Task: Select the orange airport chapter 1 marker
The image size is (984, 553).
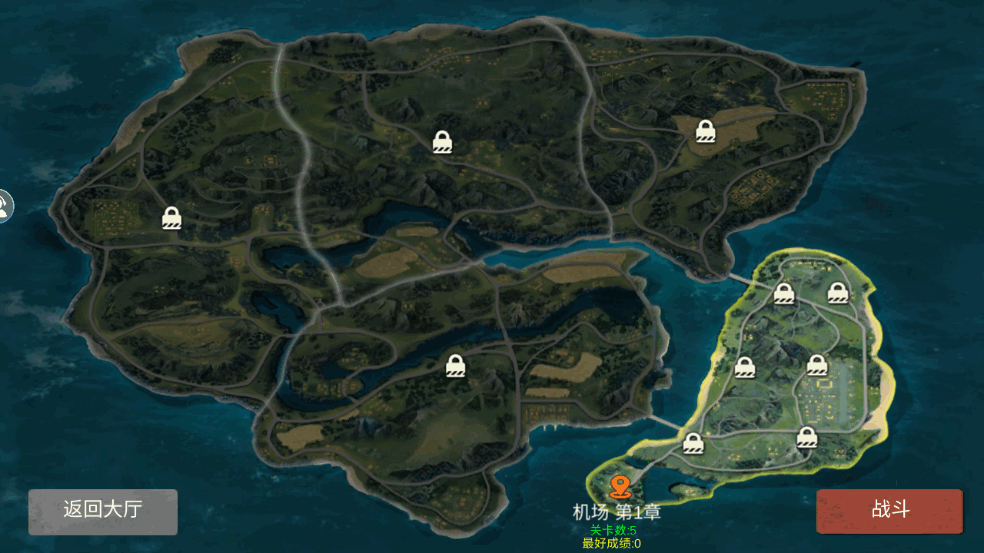Action: click(x=619, y=486)
